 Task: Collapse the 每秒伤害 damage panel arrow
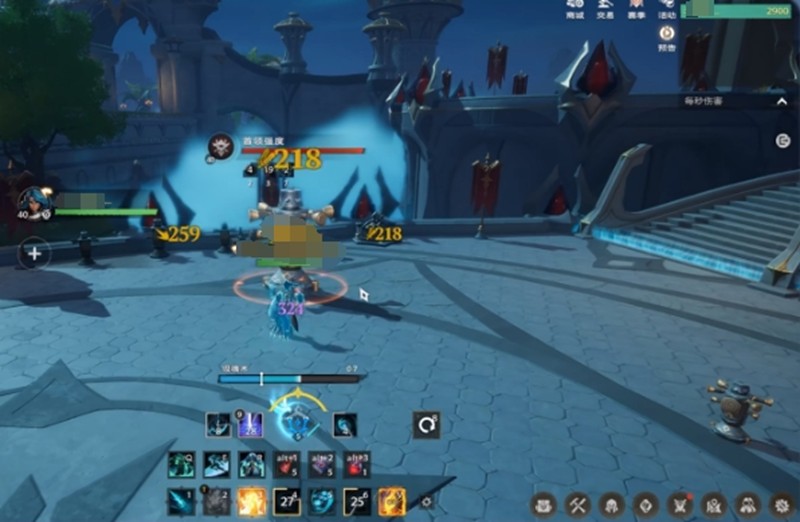[782, 101]
